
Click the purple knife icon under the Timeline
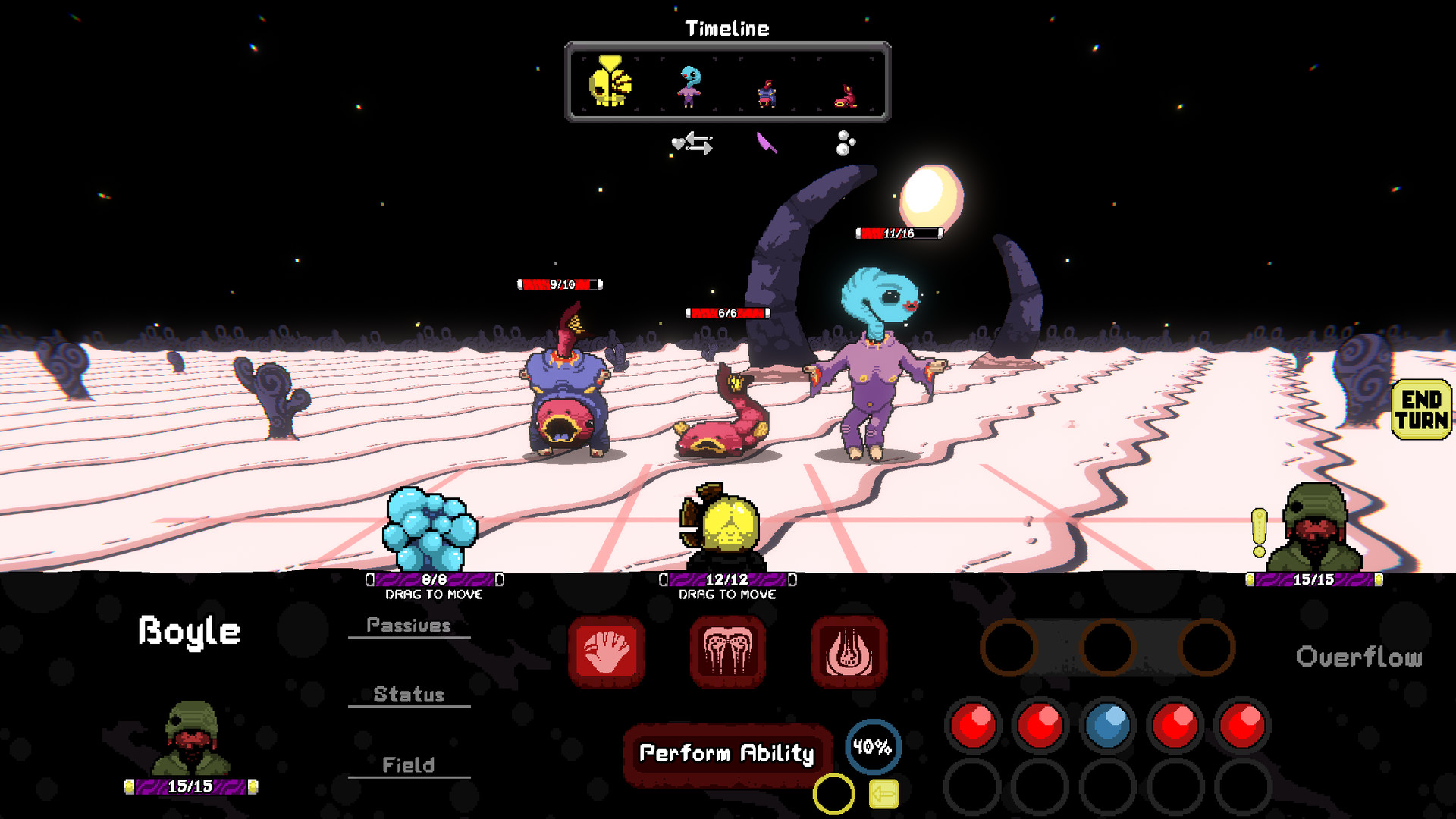pos(766,143)
